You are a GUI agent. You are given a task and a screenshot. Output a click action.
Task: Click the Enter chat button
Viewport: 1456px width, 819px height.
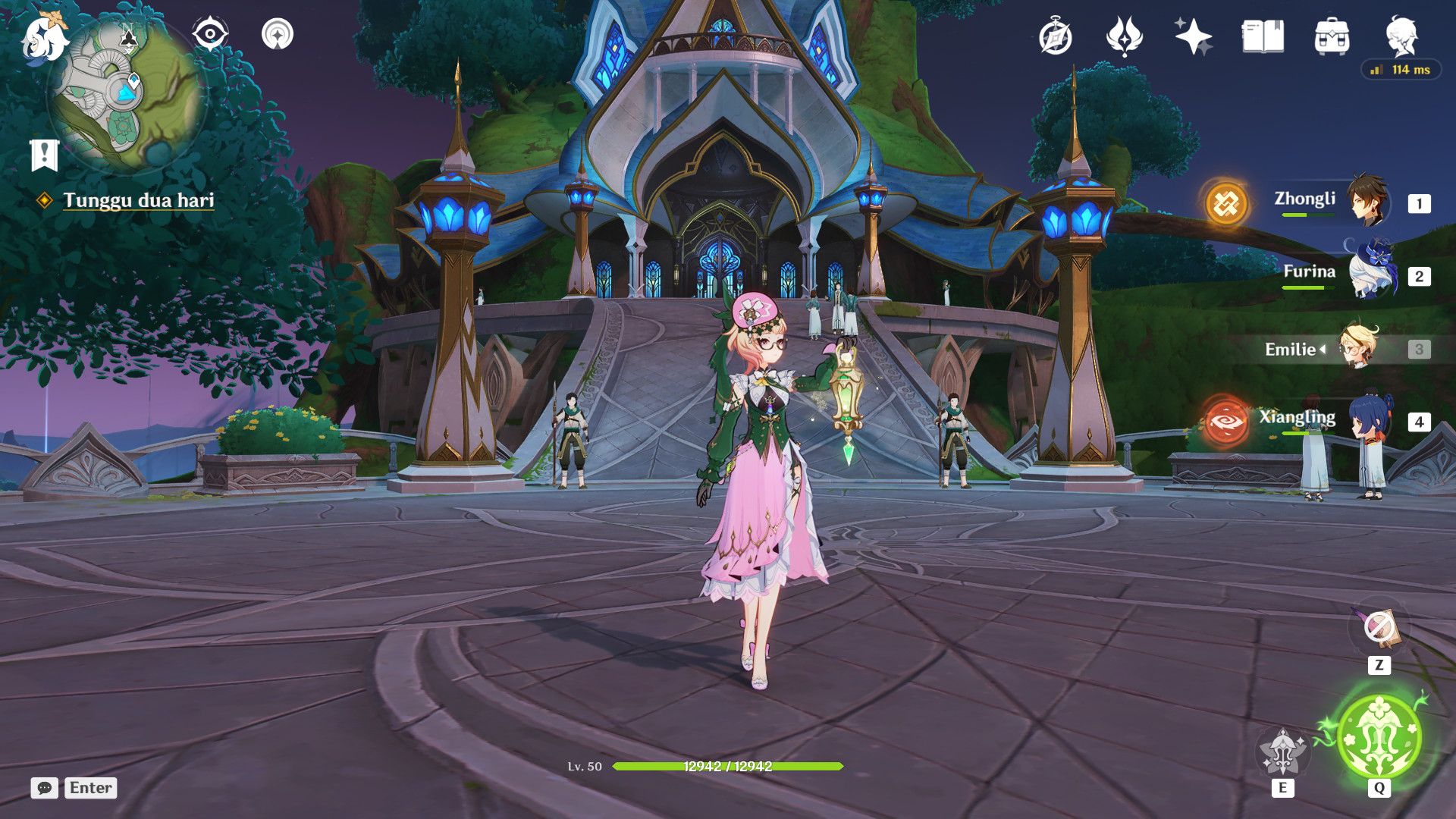pos(89,789)
